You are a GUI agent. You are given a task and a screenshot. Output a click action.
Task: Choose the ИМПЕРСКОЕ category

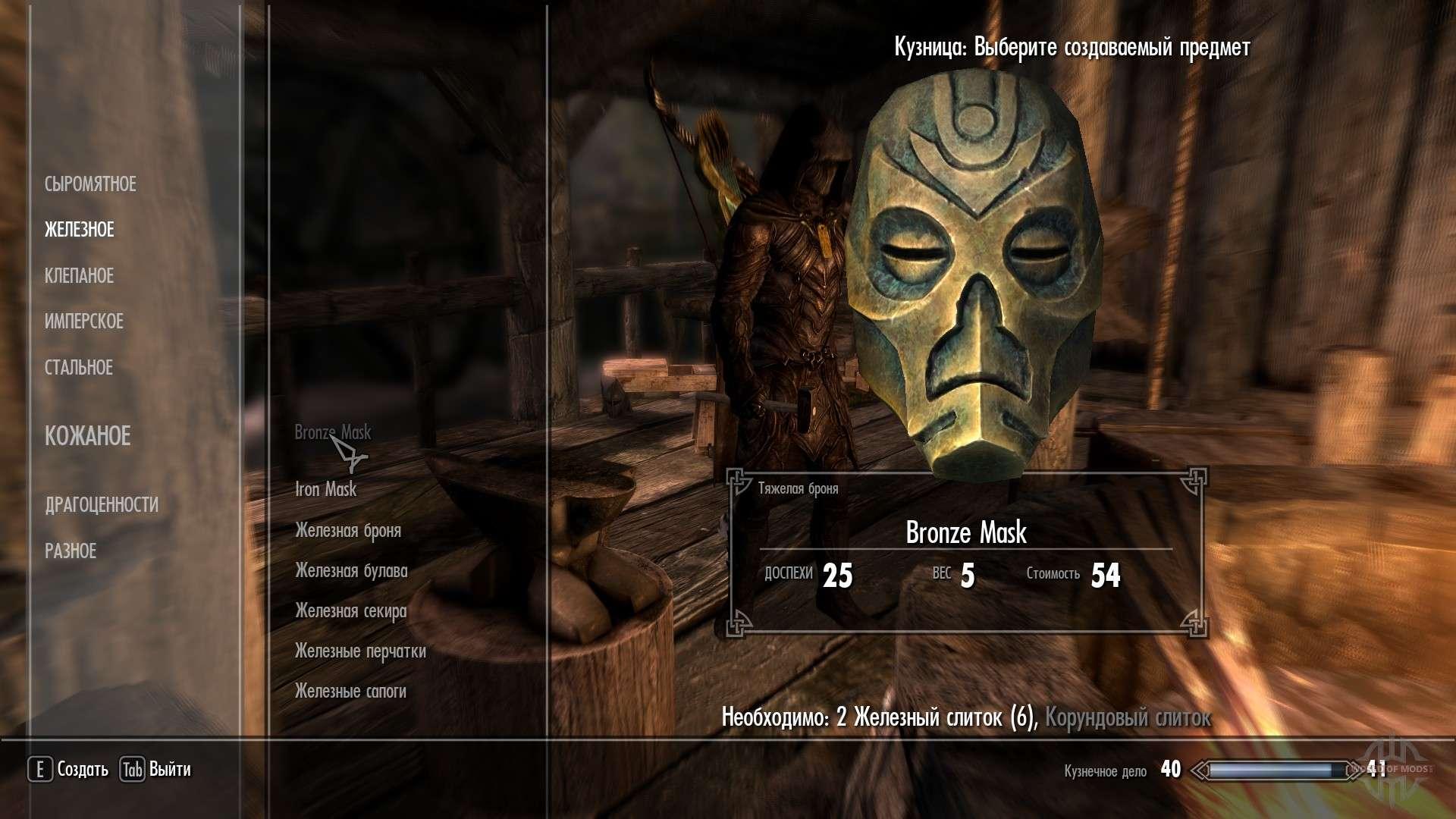pyautogui.click(x=84, y=322)
